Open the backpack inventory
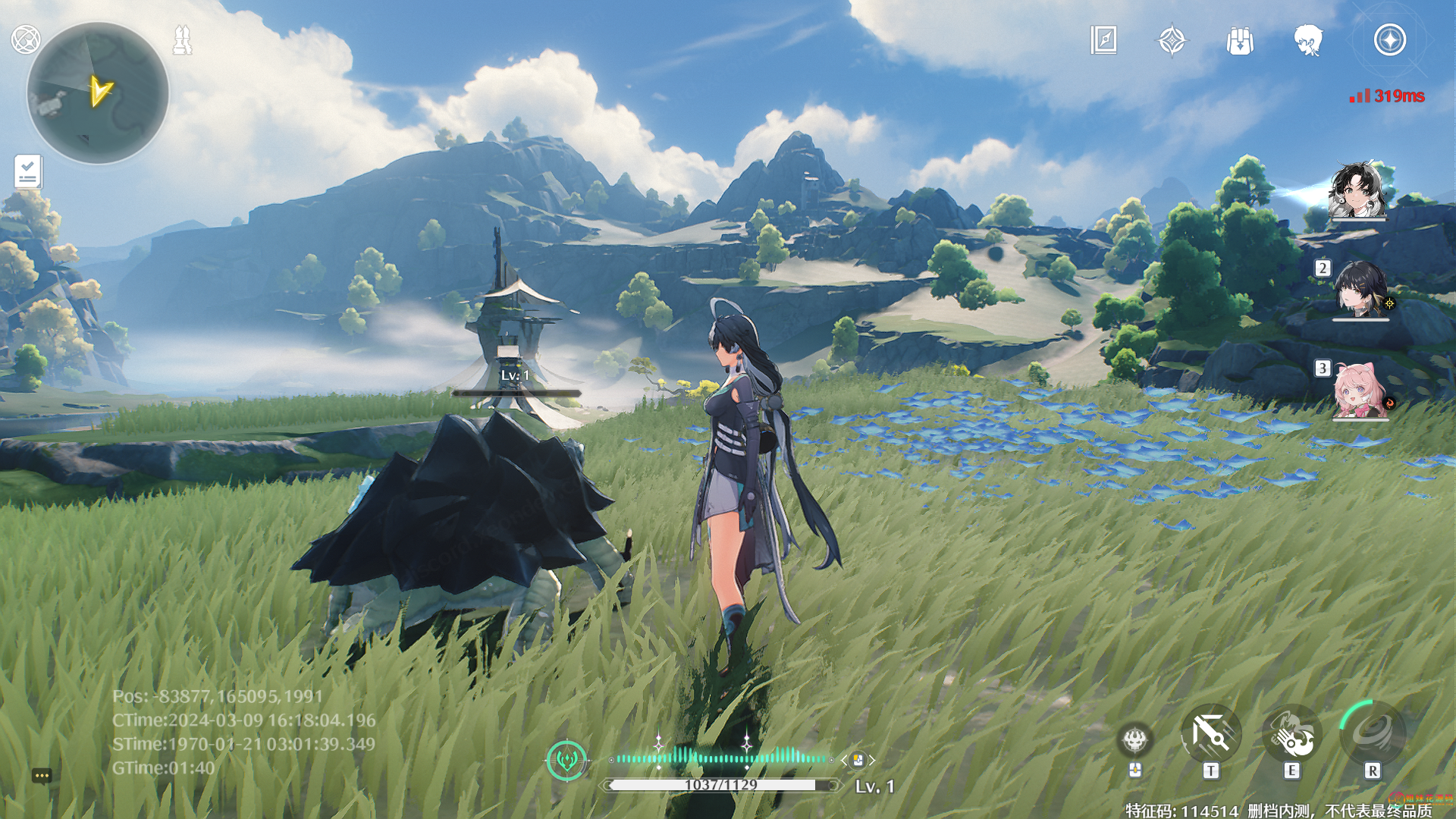The image size is (1456, 819). (x=1240, y=40)
